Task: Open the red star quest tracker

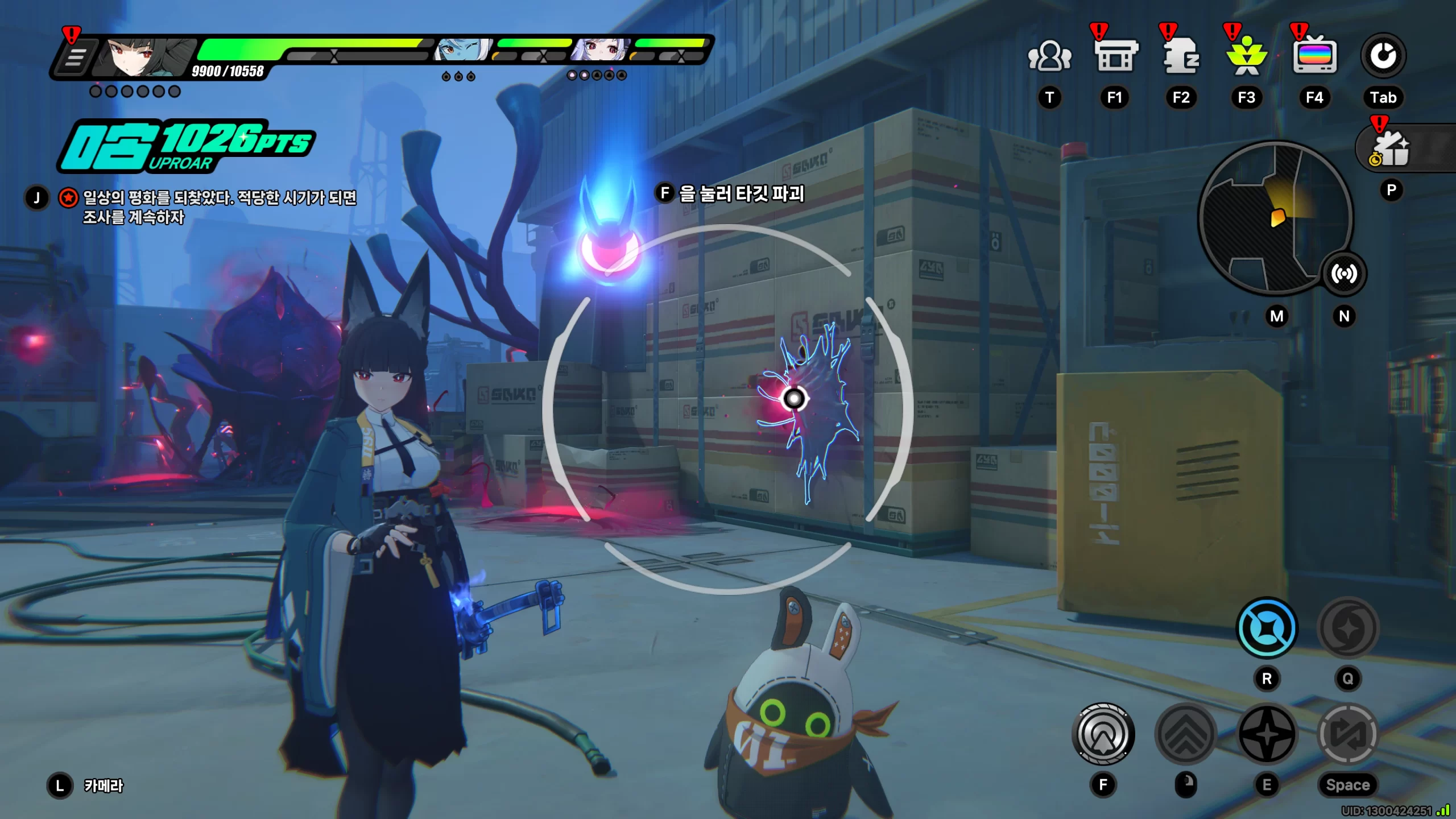Action: [68, 198]
